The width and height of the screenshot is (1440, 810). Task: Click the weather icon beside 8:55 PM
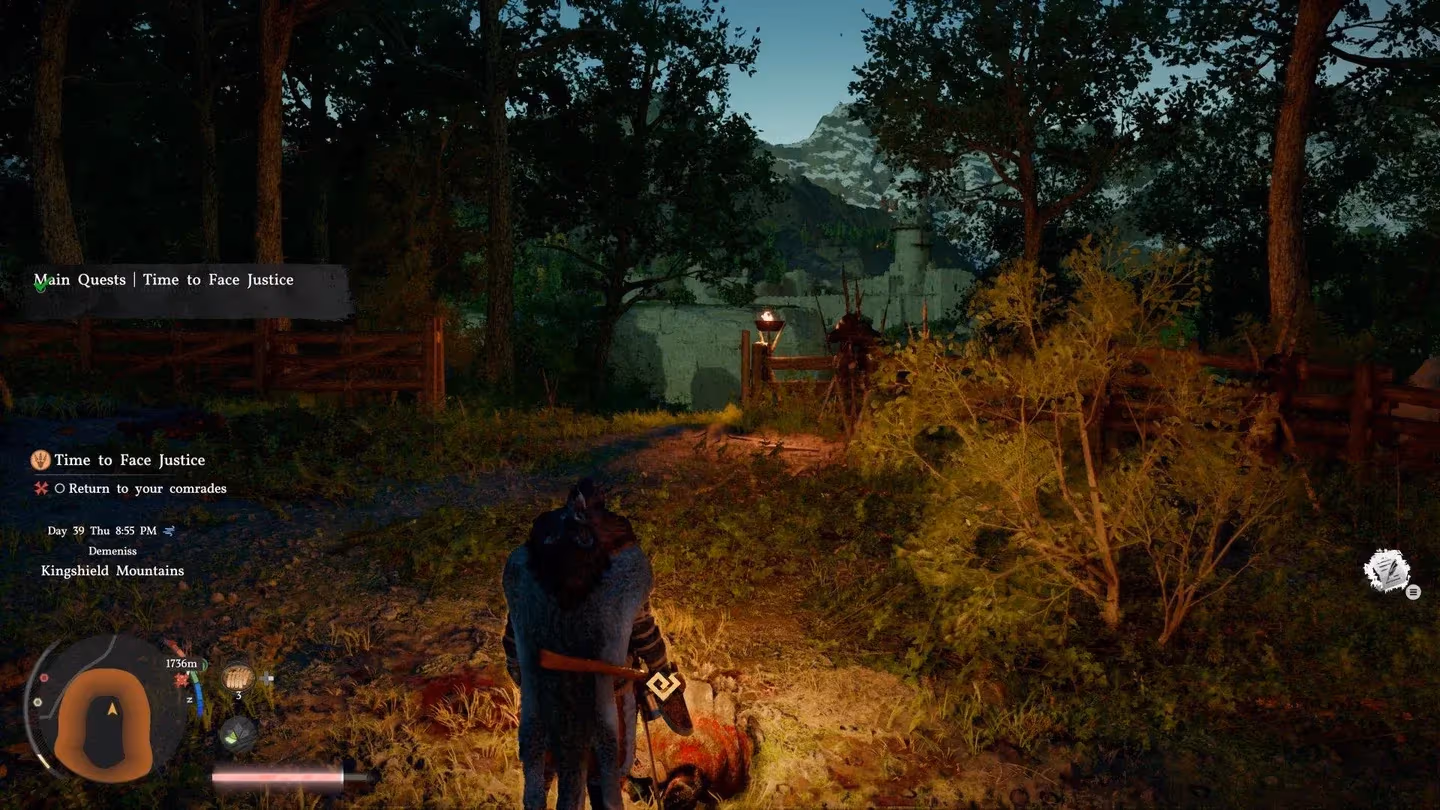169,532
